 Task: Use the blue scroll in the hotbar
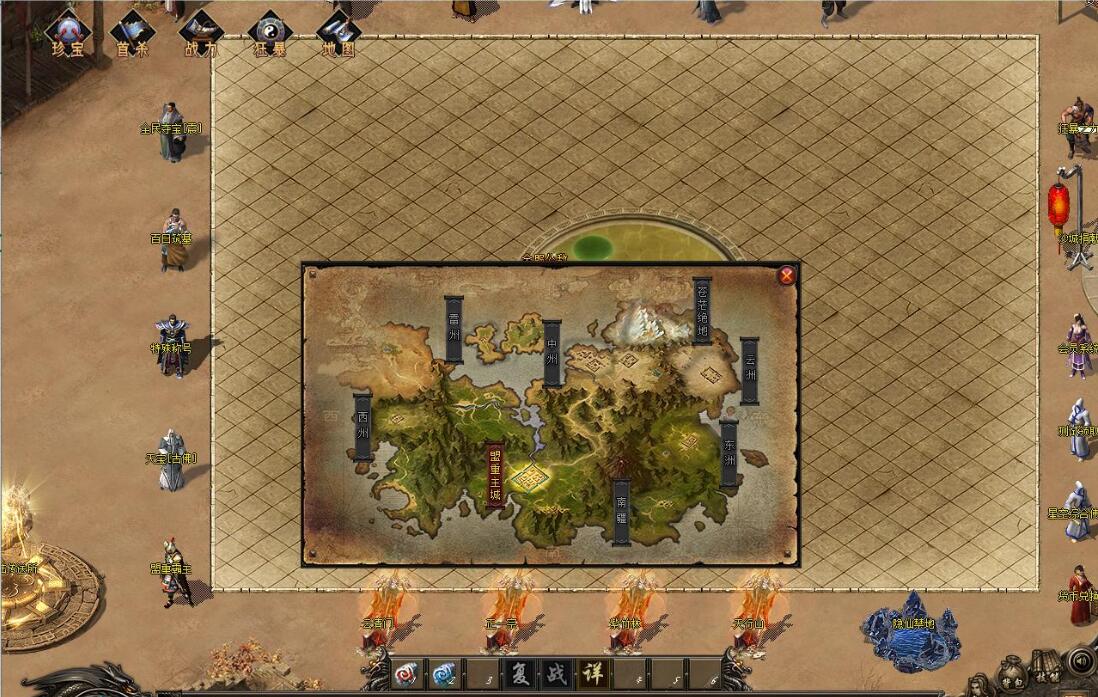coord(442,673)
